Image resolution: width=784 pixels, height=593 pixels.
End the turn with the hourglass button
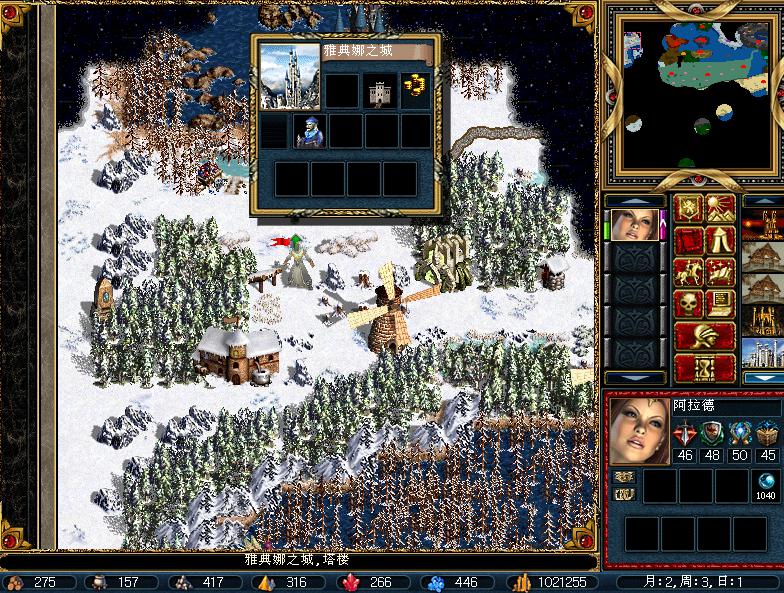pyautogui.click(x=705, y=367)
